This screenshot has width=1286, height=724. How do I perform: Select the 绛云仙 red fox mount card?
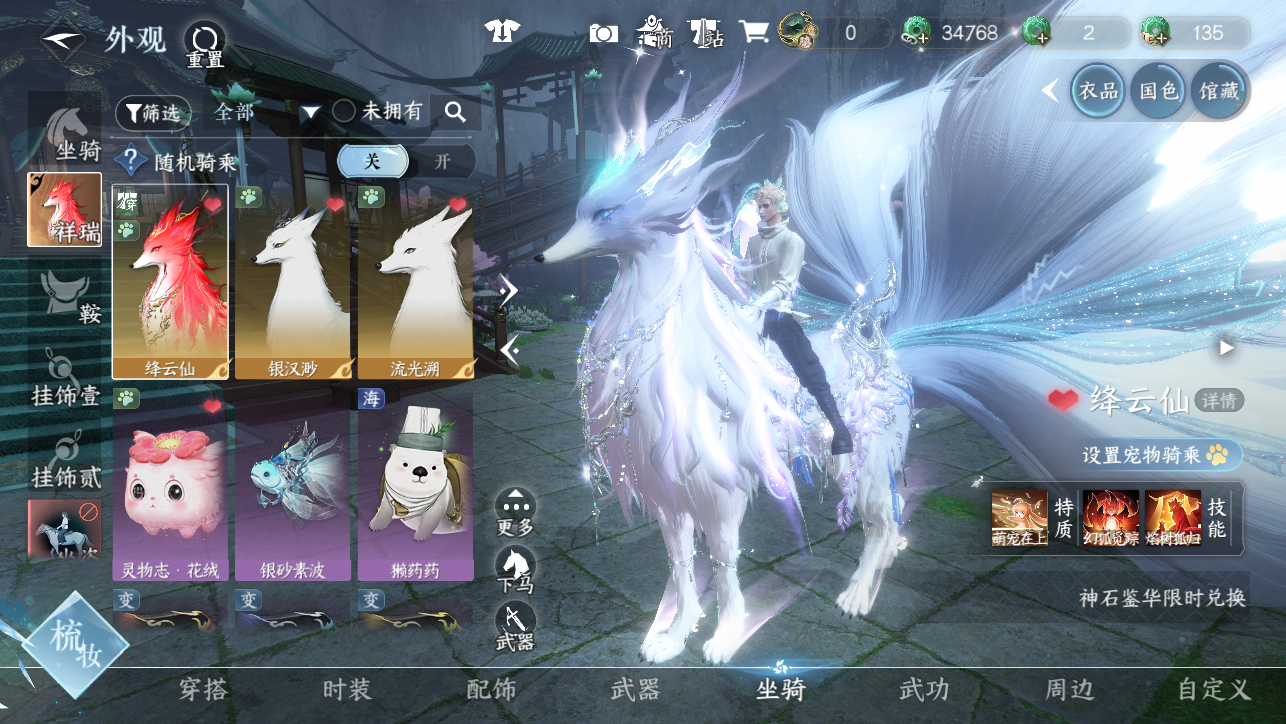pos(170,281)
